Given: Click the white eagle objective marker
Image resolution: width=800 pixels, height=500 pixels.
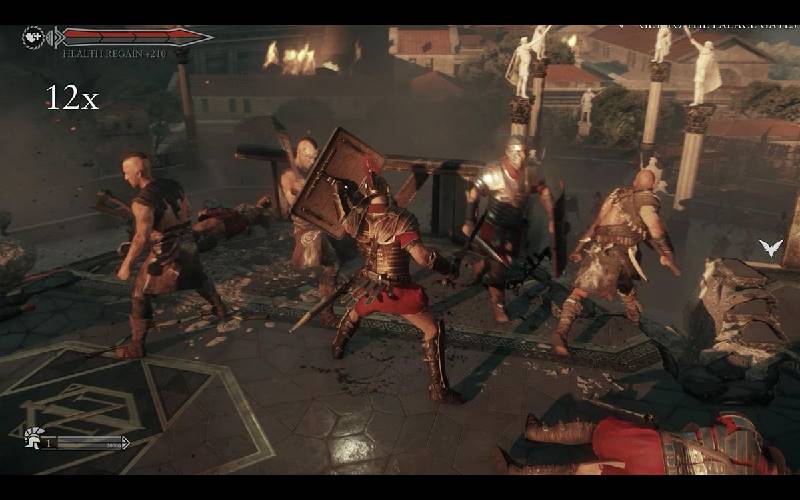Looking at the screenshot, I should point(770,248).
